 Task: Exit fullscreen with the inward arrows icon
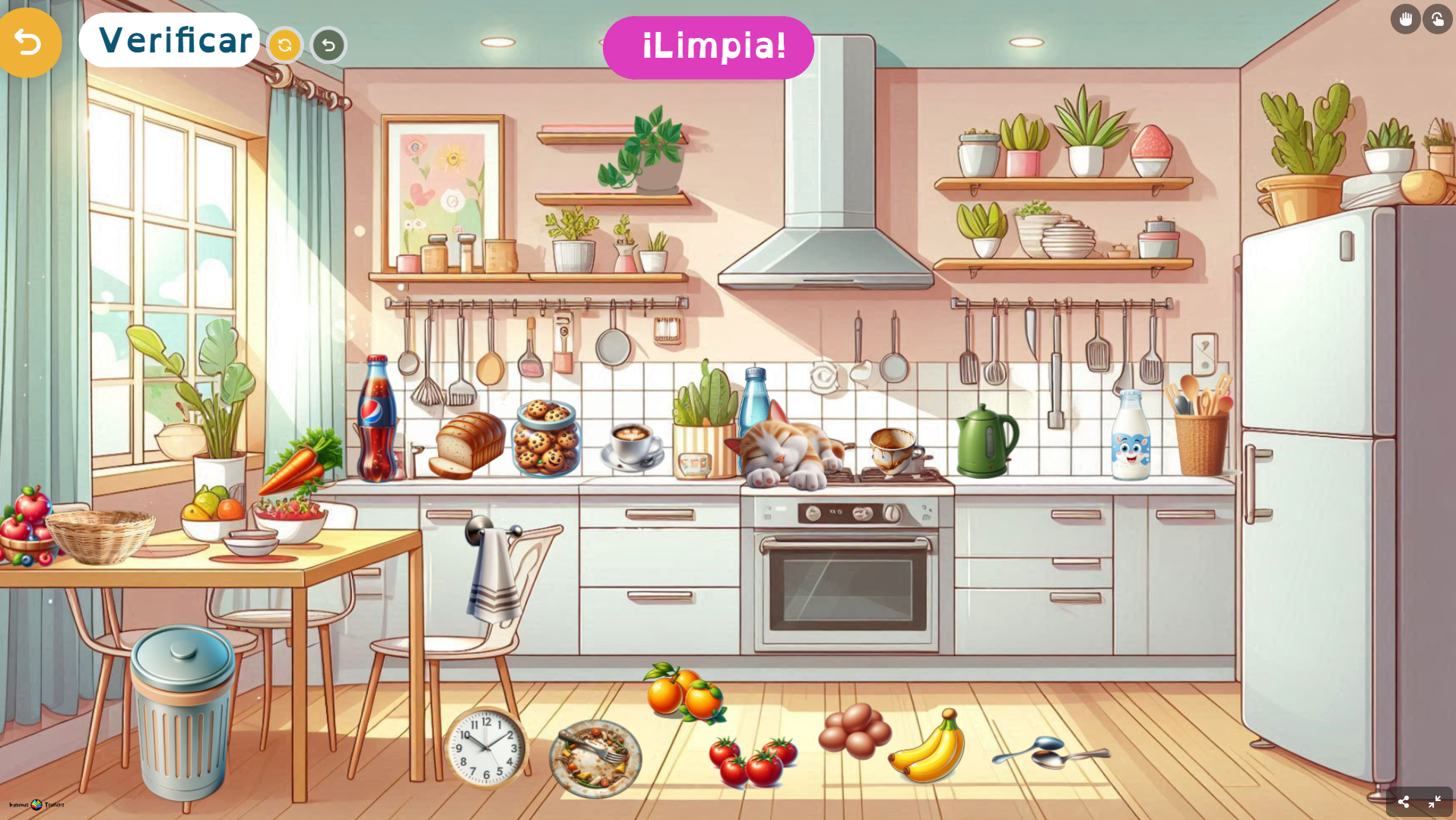tap(1435, 802)
